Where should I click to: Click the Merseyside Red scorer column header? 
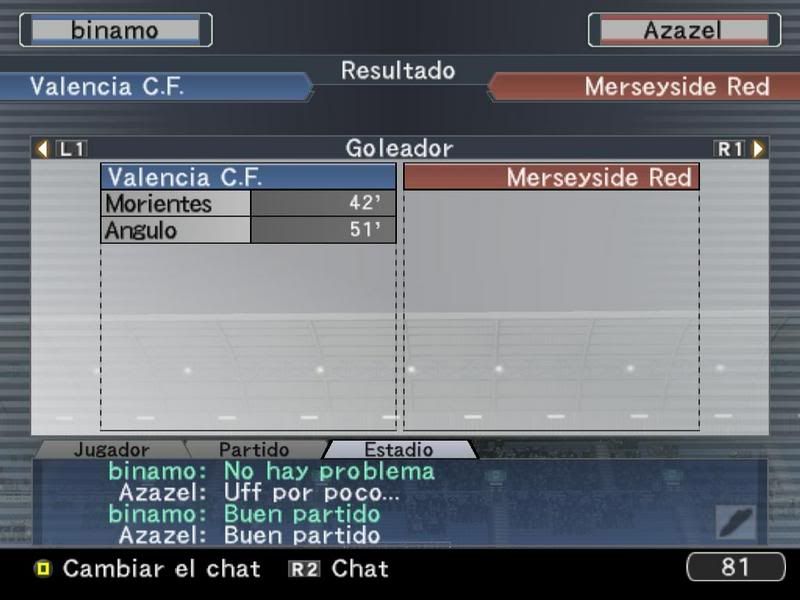[551, 178]
